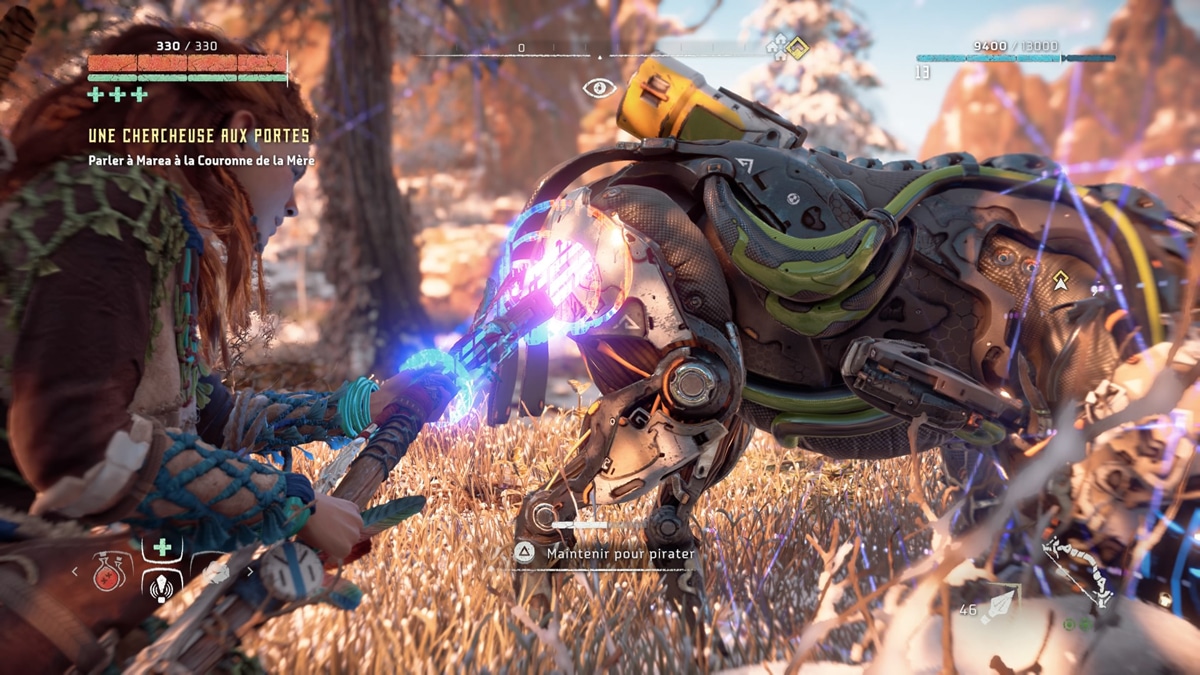Select the red health potion slot
The image size is (1200, 675).
point(108,572)
